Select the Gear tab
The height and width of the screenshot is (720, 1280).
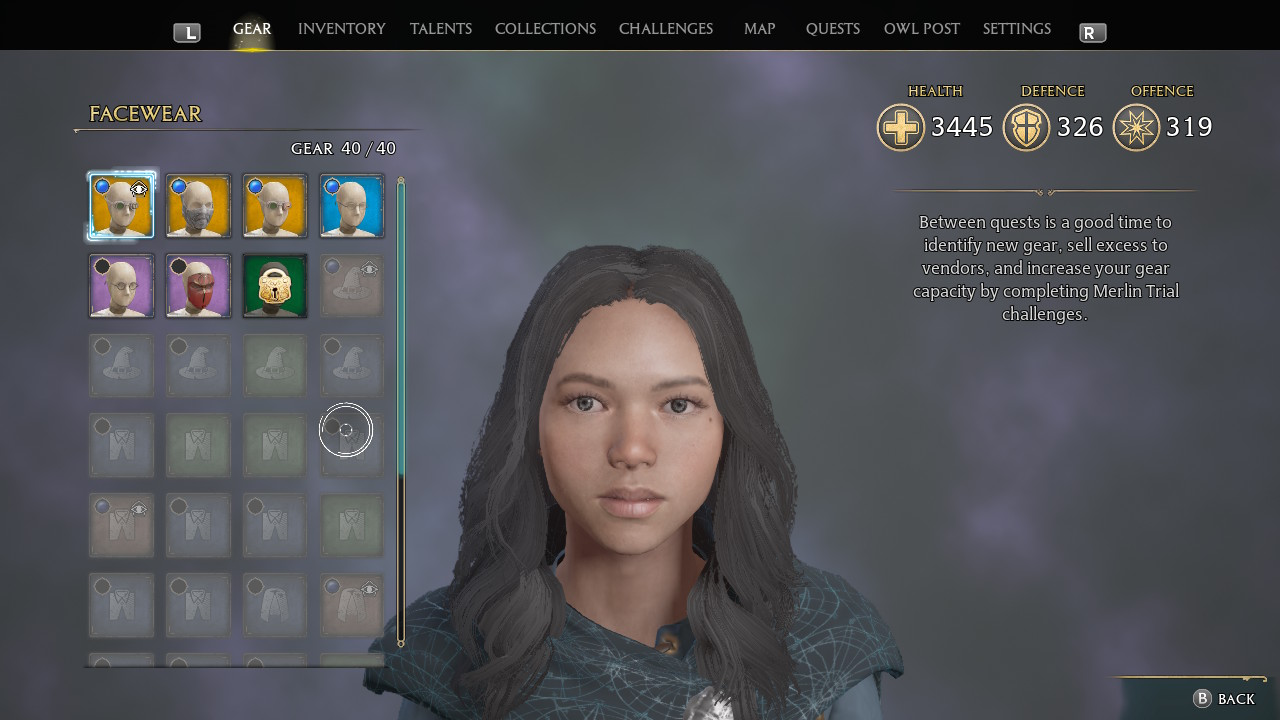tap(252, 29)
